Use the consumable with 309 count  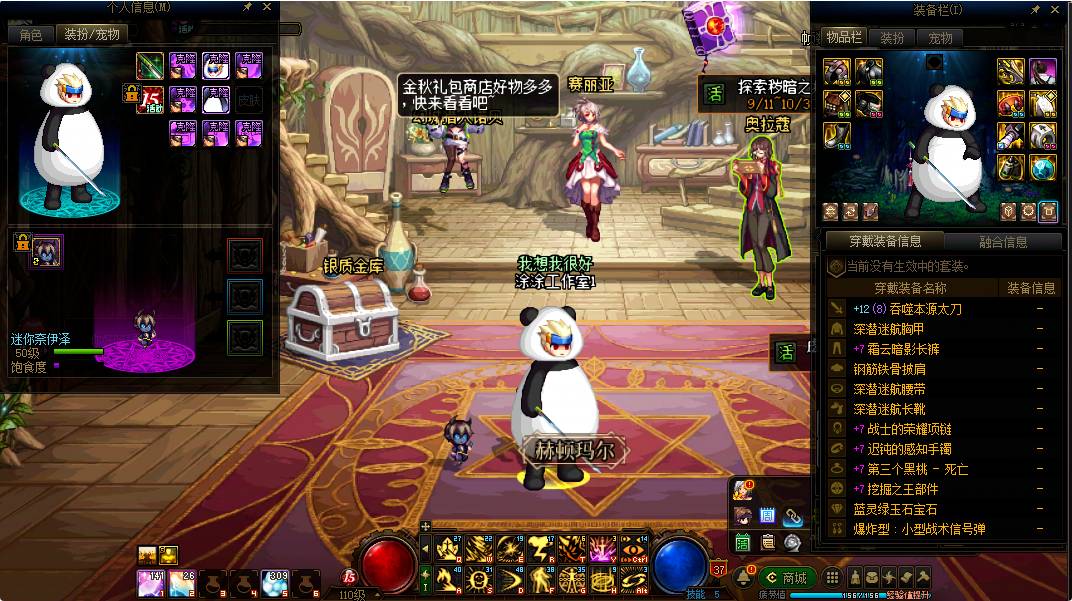click(x=276, y=582)
